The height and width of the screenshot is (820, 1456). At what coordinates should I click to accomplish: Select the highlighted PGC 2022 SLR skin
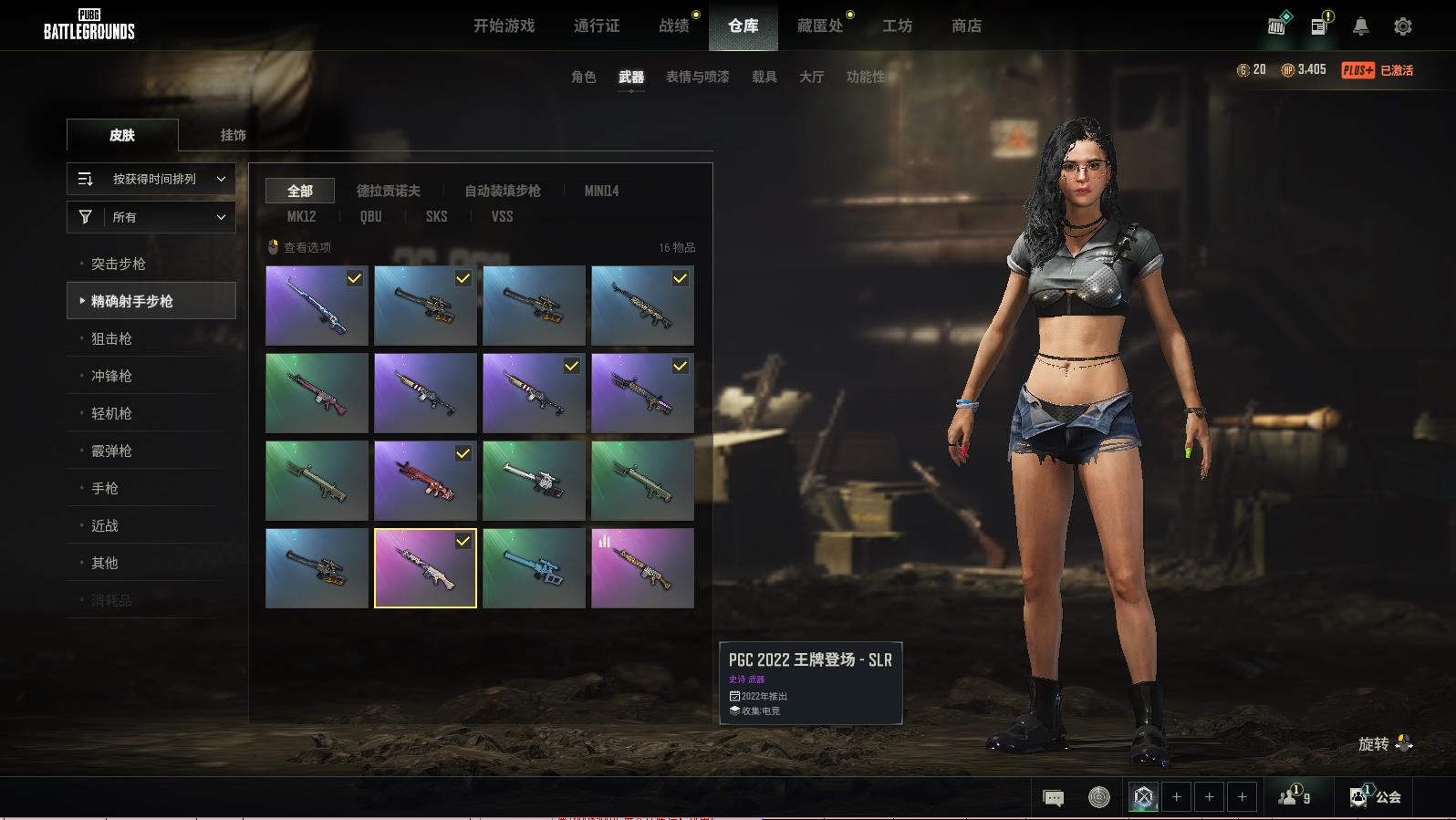425,568
